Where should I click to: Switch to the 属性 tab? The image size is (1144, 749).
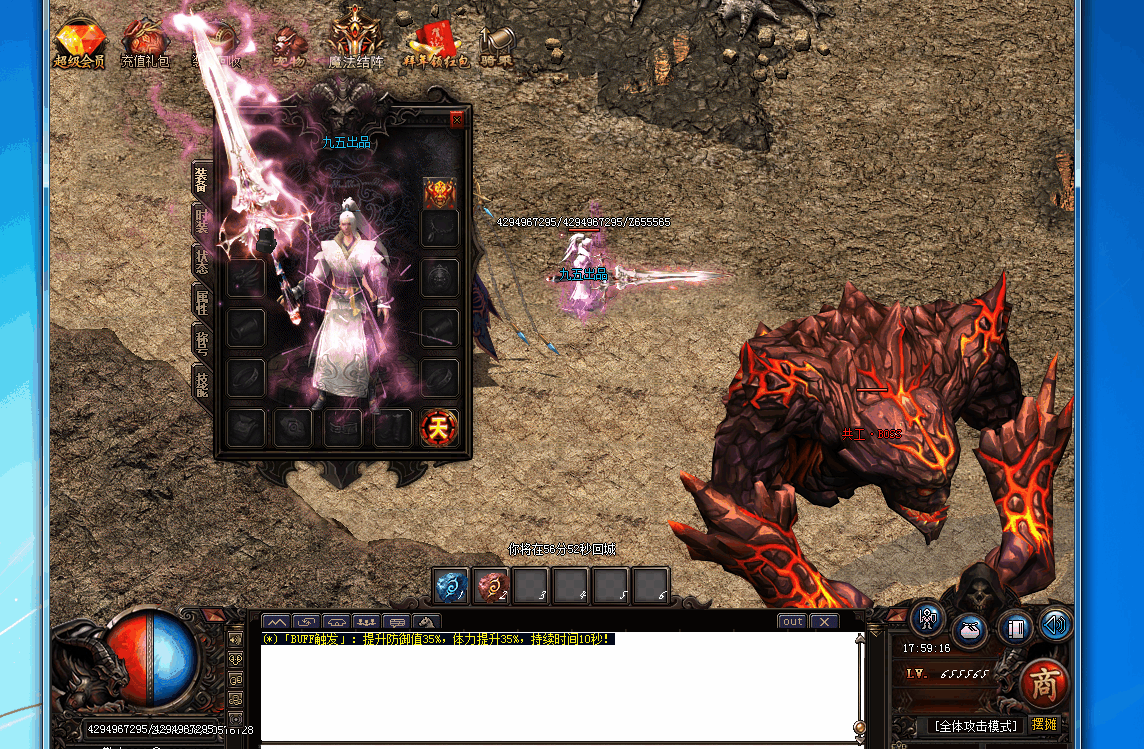[201, 301]
